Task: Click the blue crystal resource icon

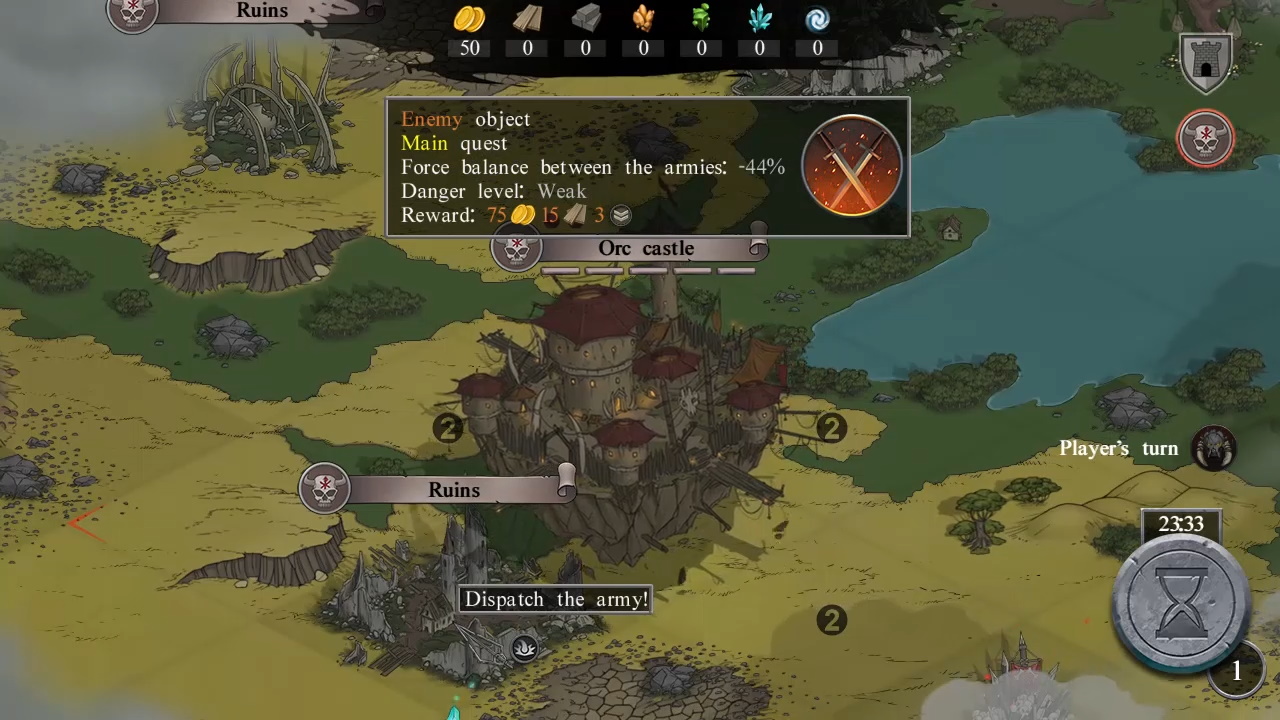Action: pos(759,19)
